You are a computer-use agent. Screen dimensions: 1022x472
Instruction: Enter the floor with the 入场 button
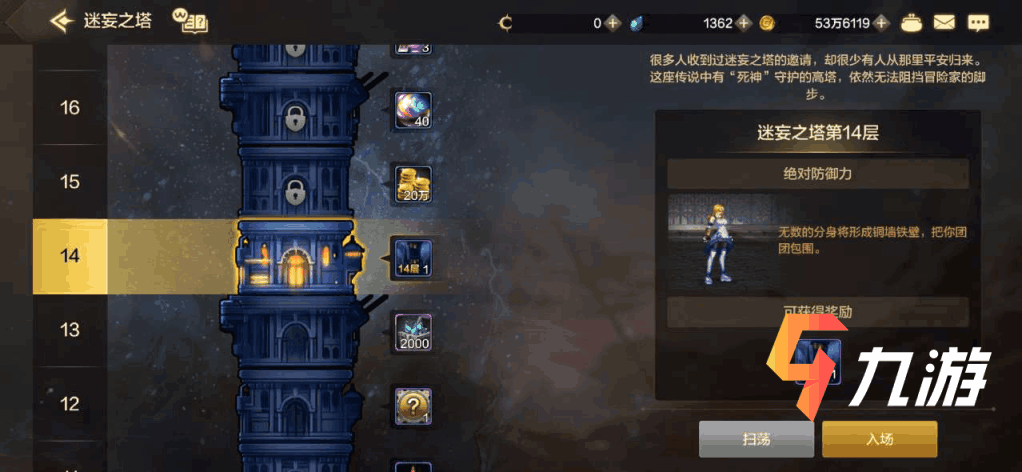coord(879,439)
